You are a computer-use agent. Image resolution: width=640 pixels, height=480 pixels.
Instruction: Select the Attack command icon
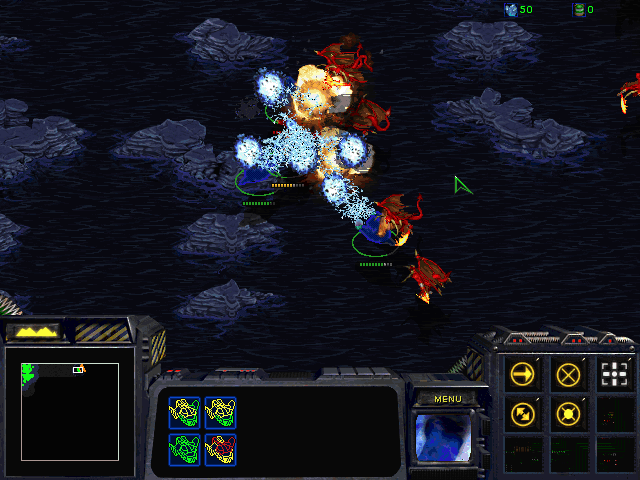(x=616, y=375)
